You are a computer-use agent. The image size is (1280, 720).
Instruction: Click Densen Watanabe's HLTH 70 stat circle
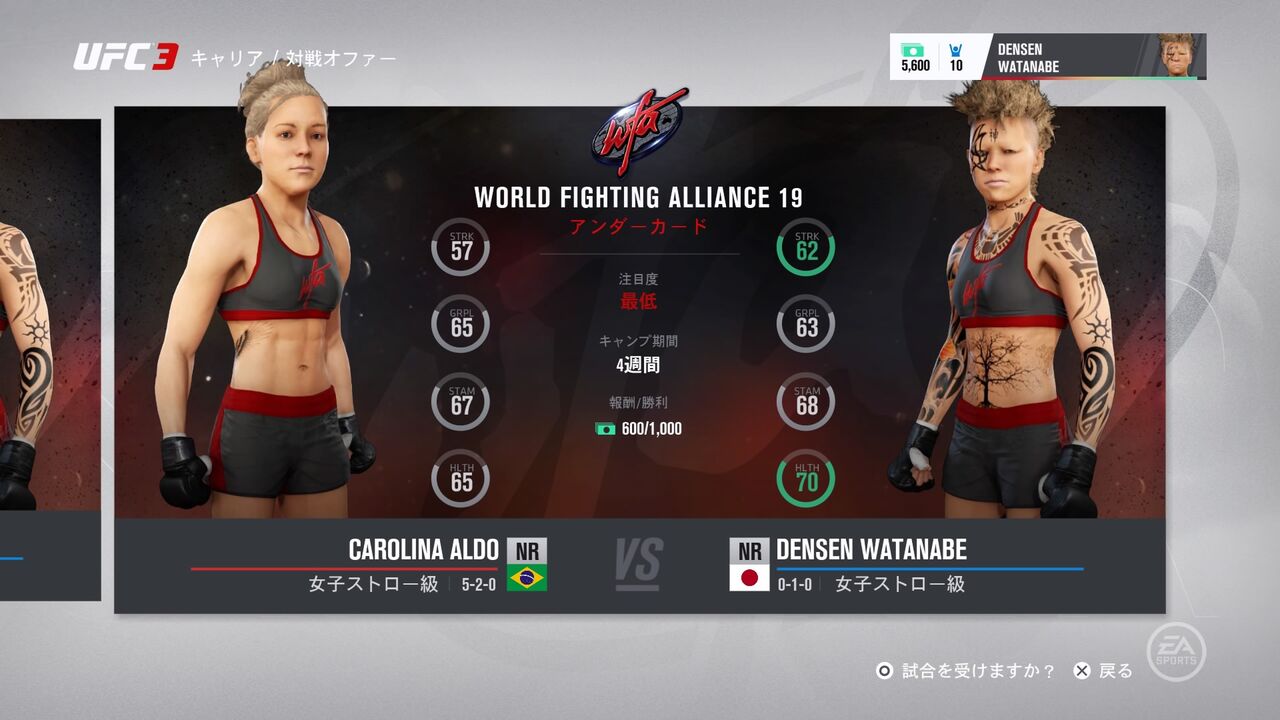click(805, 478)
